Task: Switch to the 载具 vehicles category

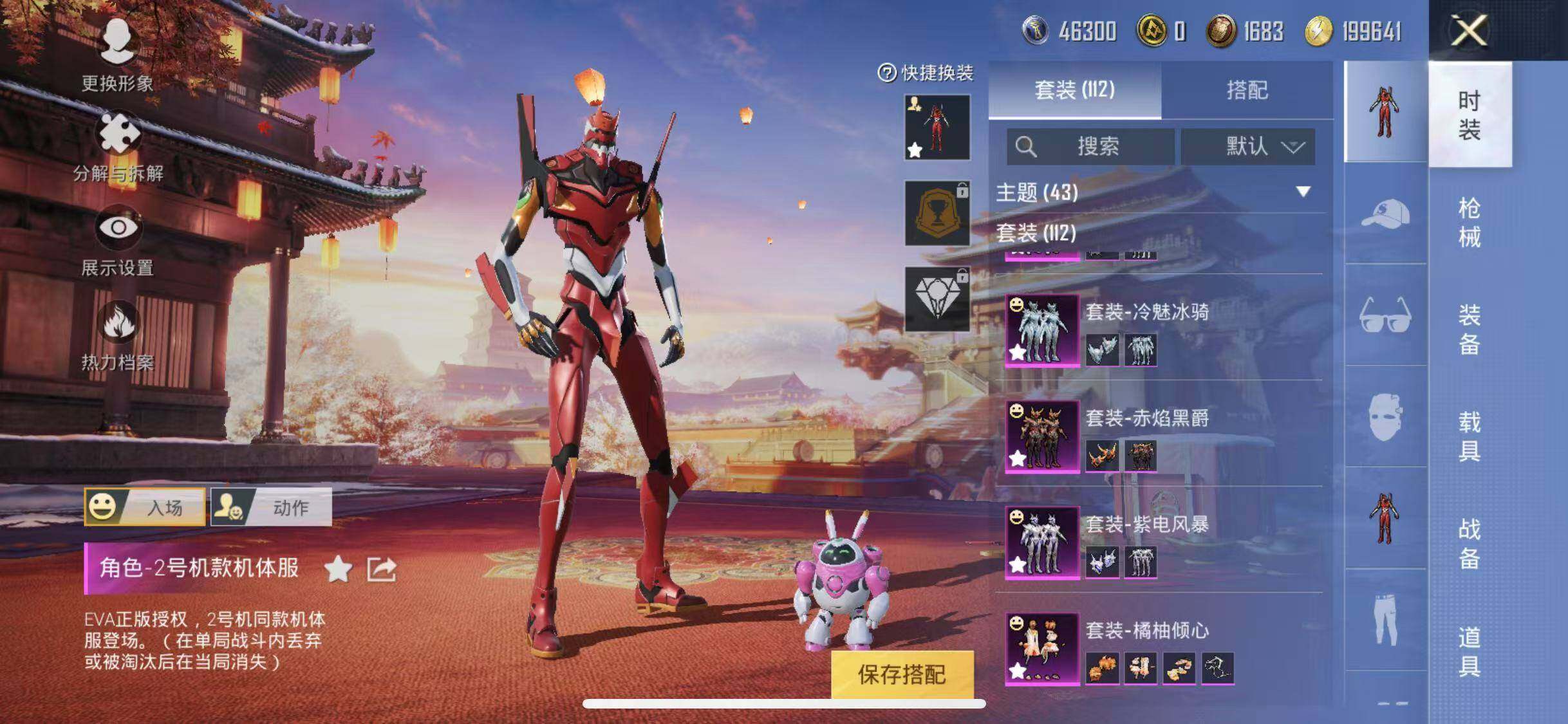Action: [1469, 436]
